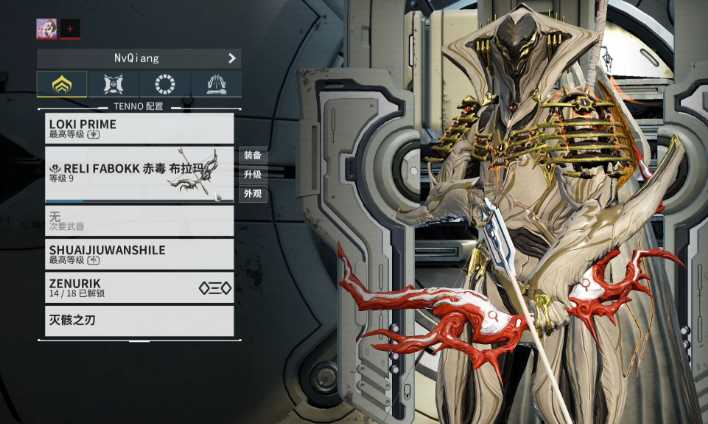The height and width of the screenshot is (424, 708).
Task: Click the 升级 upgrade button
Action: (x=253, y=175)
